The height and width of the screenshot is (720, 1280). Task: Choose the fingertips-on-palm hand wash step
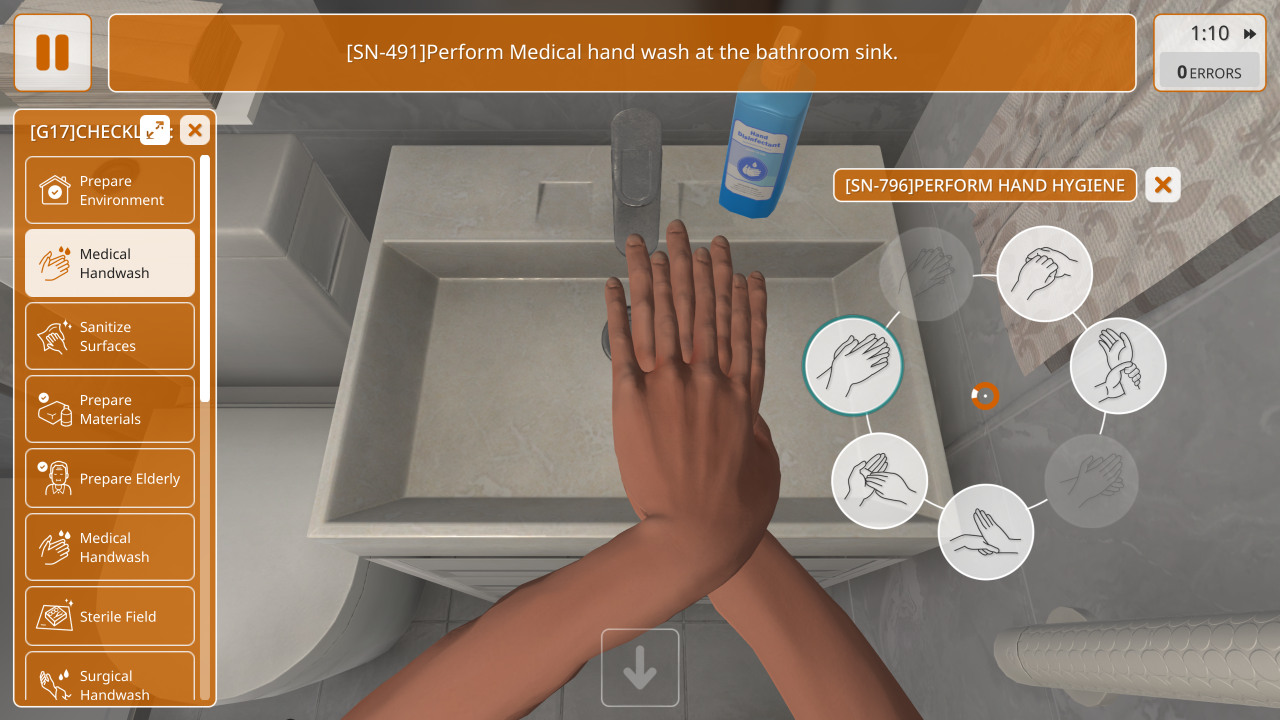[x=986, y=531]
